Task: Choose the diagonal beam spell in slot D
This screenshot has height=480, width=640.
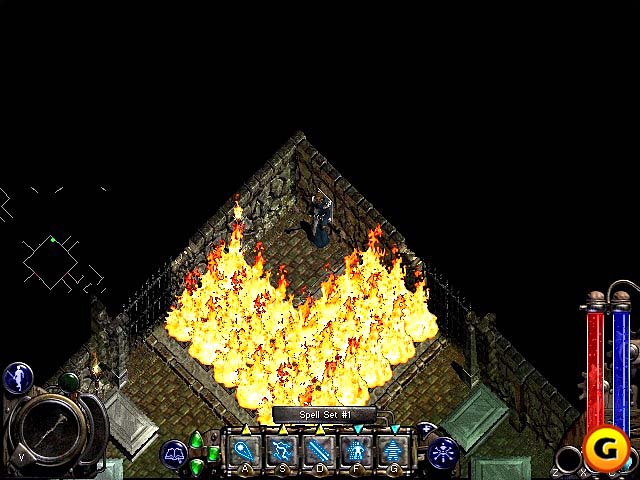Action: [x=319, y=450]
